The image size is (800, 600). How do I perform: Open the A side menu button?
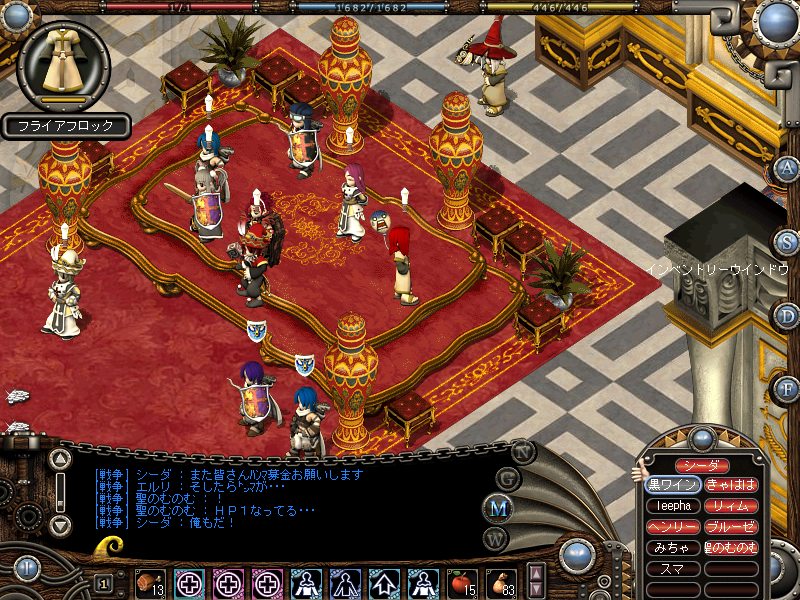pos(787,168)
